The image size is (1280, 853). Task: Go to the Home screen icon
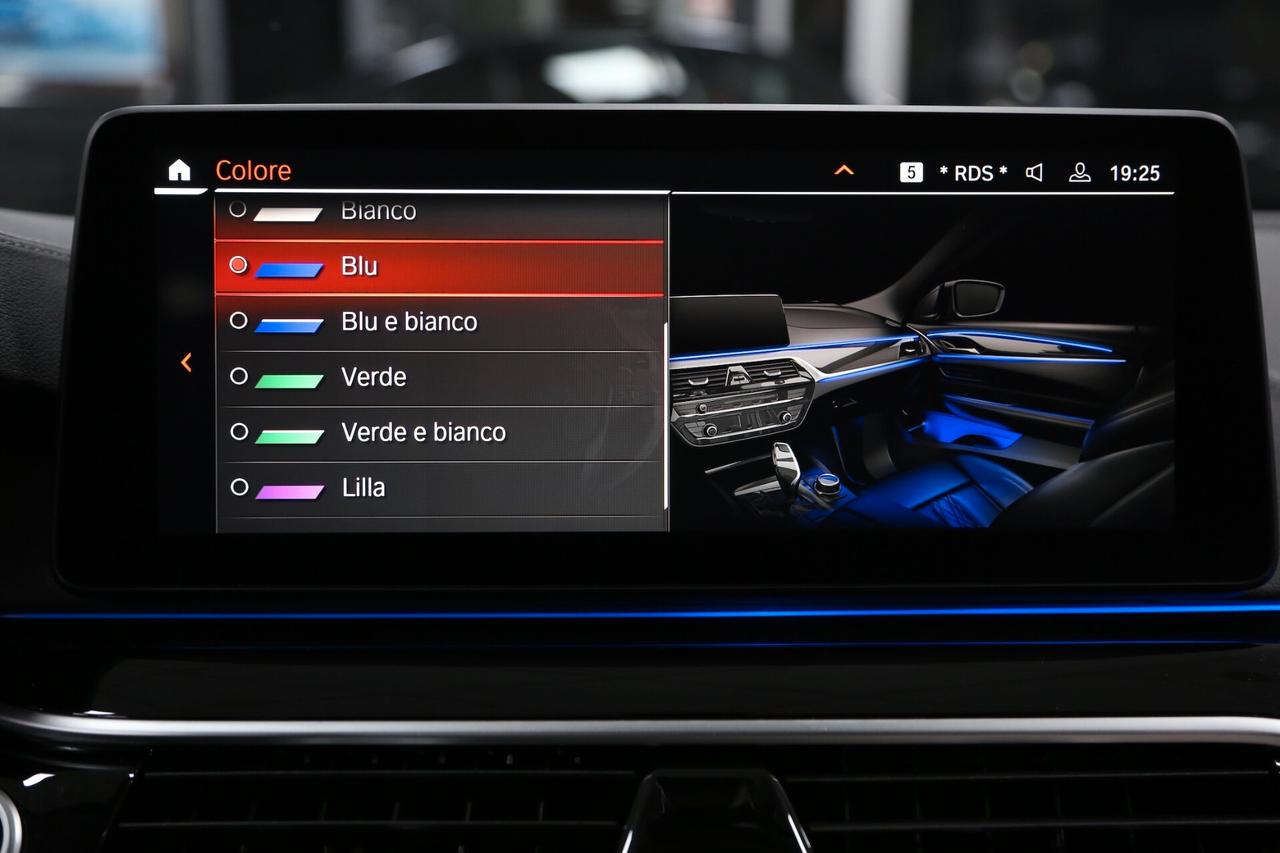179,171
